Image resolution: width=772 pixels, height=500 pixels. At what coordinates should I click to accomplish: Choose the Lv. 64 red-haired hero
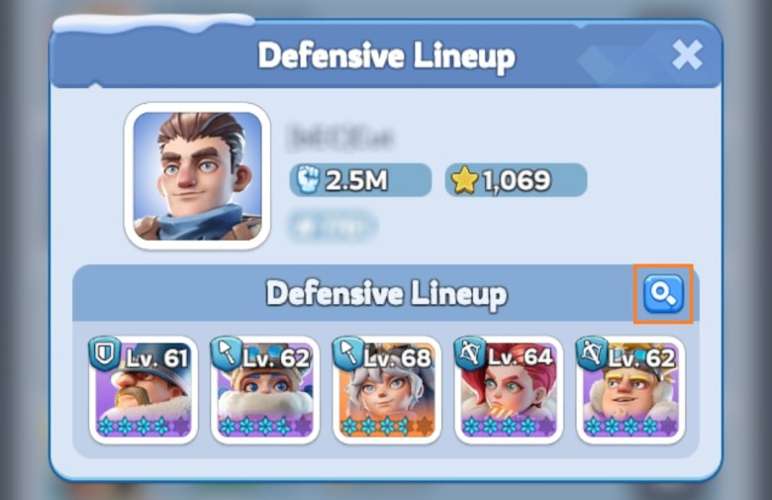point(508,391)
